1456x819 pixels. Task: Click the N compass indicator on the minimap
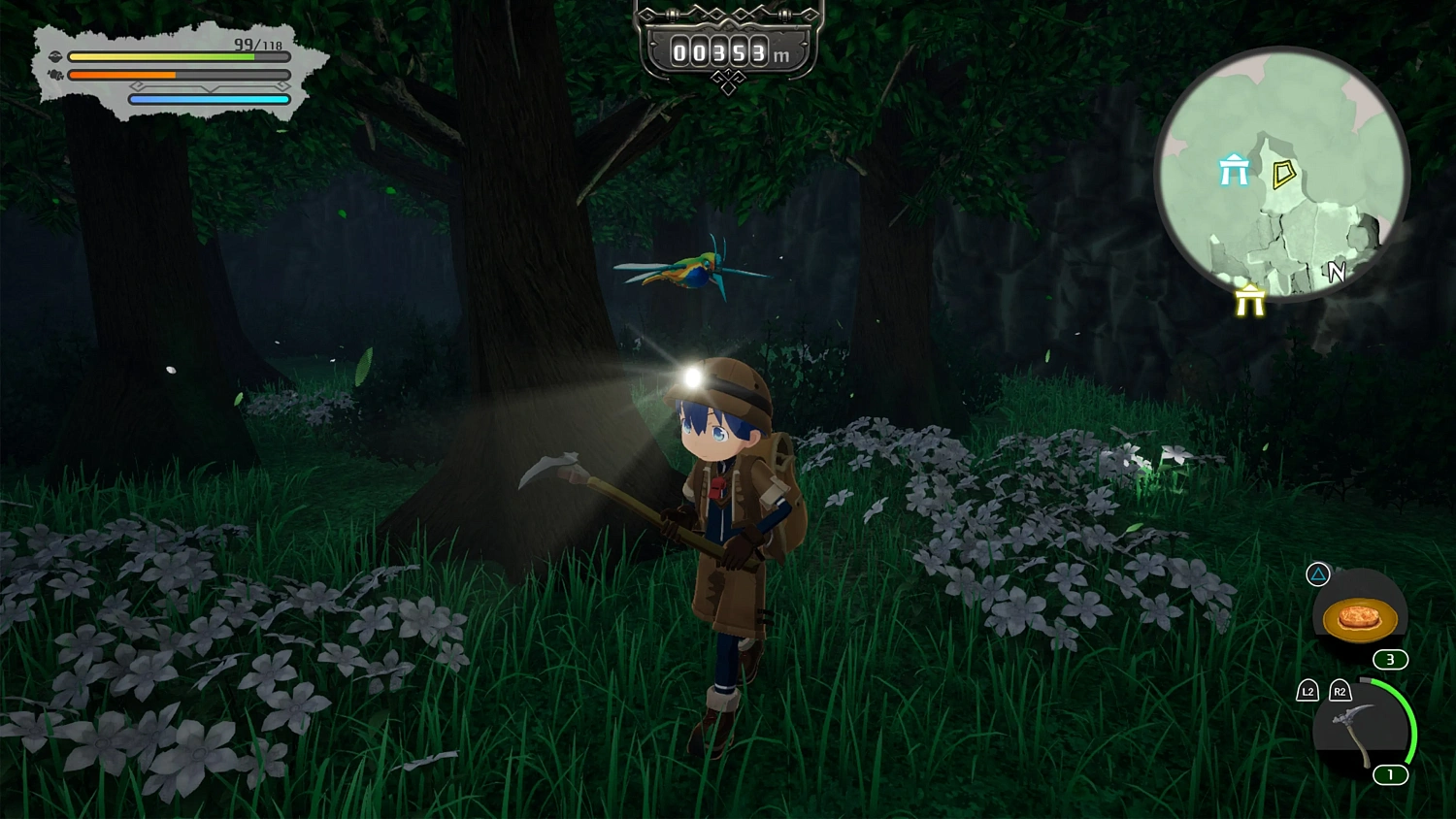[x=1336, y=271]
